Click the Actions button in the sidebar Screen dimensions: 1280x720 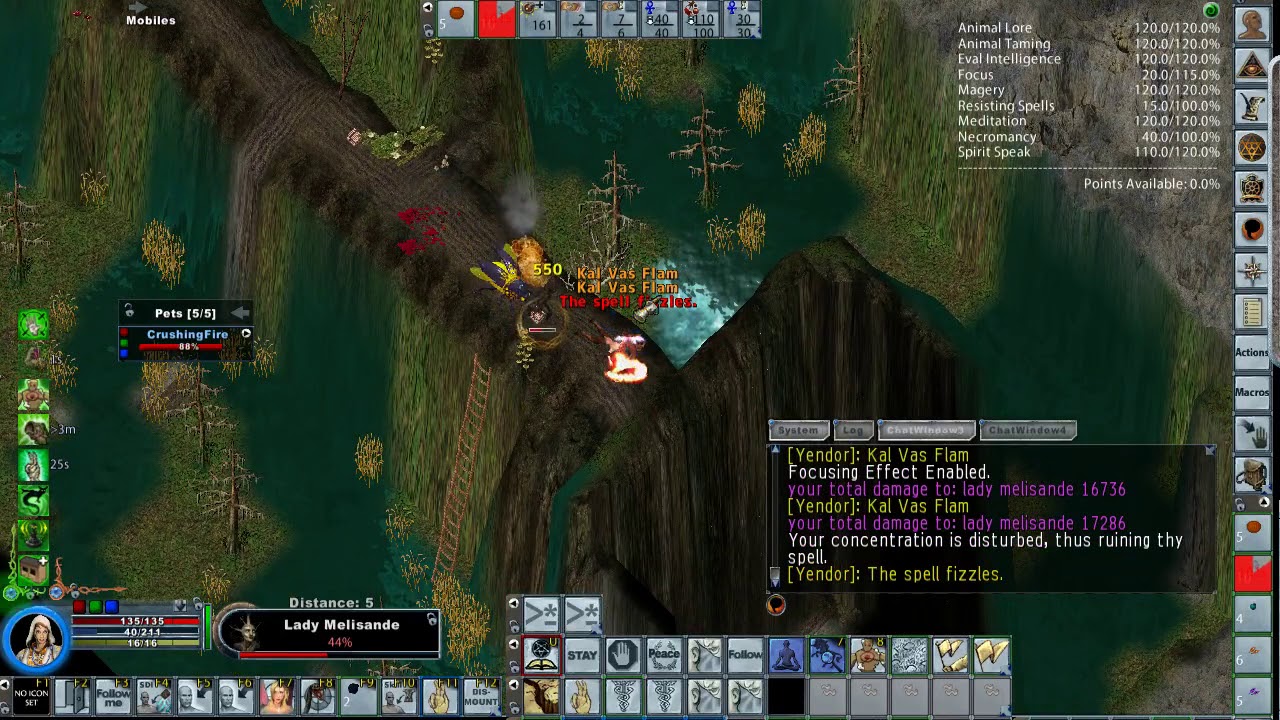[x=1251, y=352]
